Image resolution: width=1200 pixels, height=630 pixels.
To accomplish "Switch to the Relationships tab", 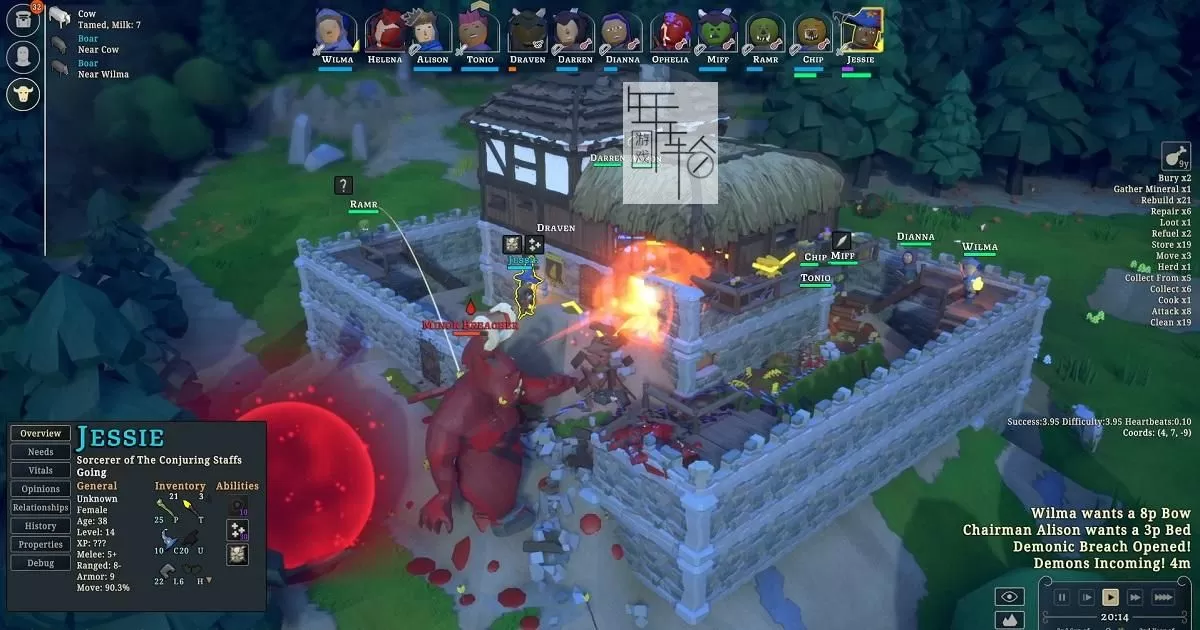I will pos(40,507).
